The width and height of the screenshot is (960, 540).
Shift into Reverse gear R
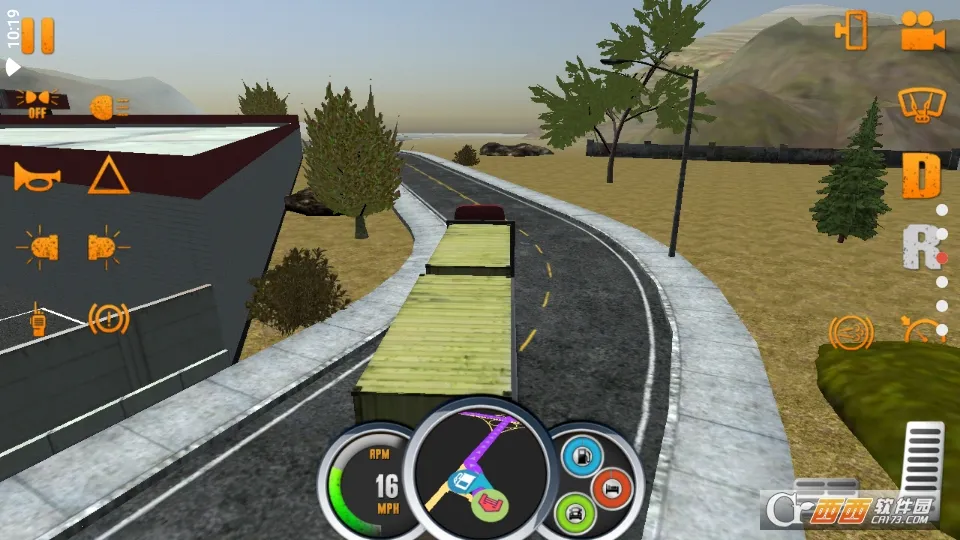920,247
